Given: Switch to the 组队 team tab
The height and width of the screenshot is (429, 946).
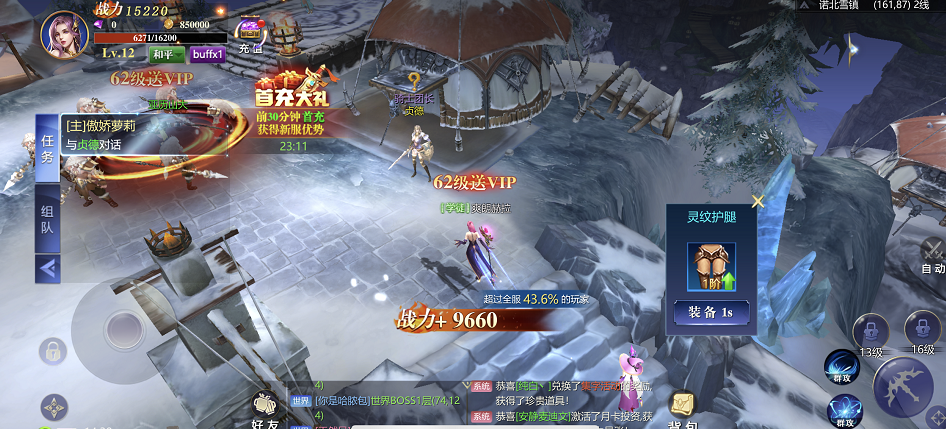Looking at the screenshot, I should coord(48,220).
